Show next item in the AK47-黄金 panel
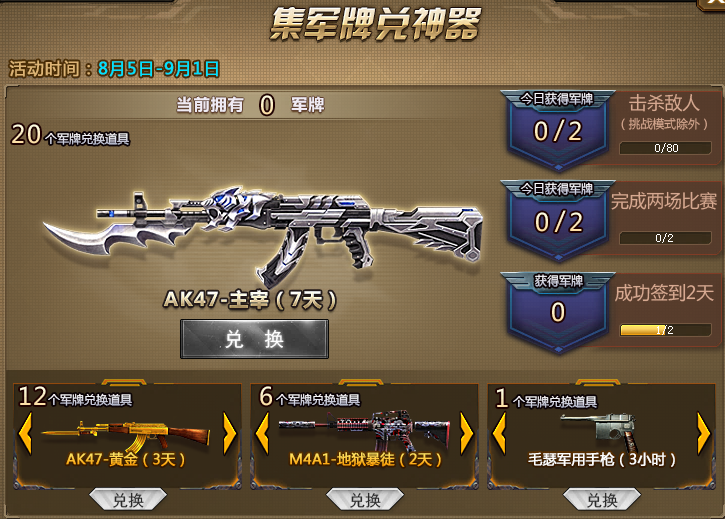The image size is (725, 519). [229, 433]
